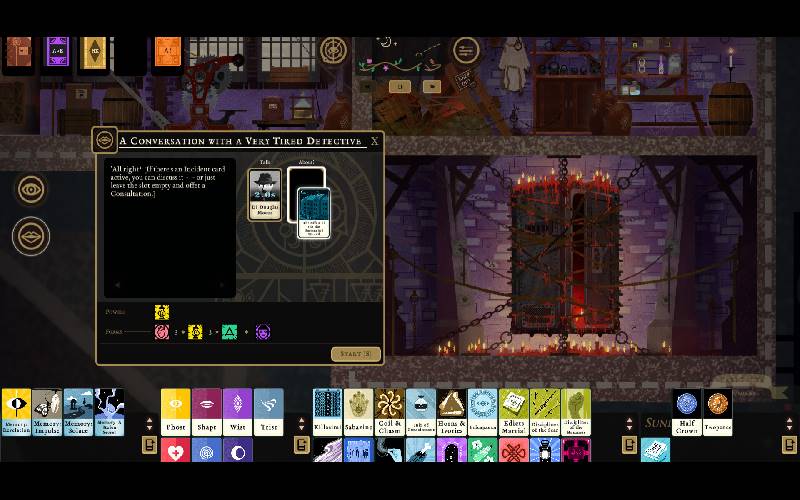Select the red heart card

tap(176, 452)
